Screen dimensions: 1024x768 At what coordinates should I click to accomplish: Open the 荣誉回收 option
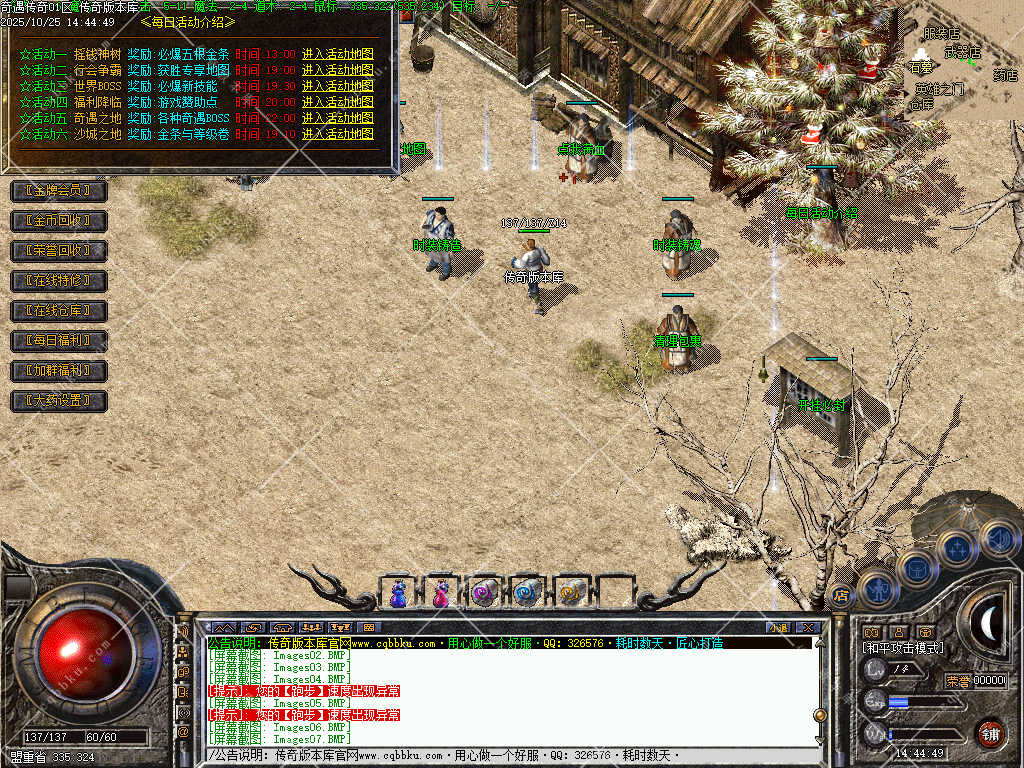point(58,250)
